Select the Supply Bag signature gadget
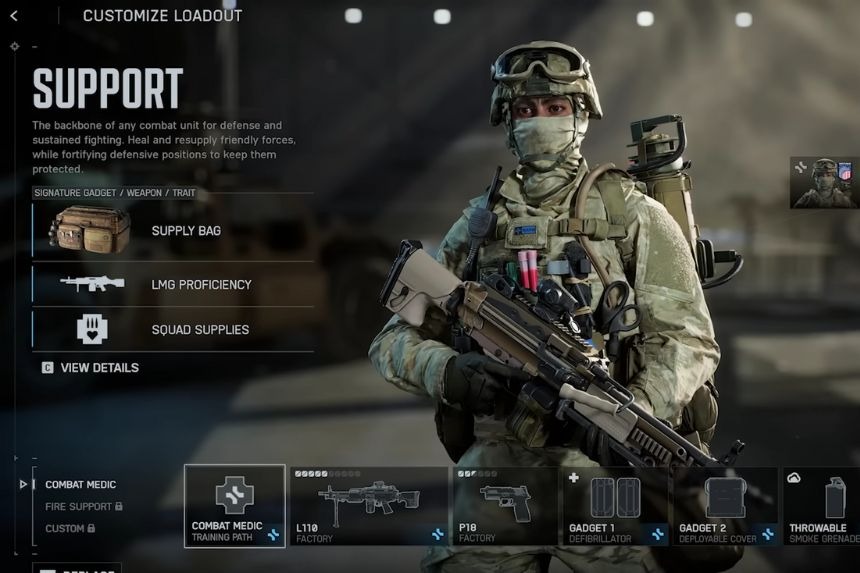 (x=173, y=231)
